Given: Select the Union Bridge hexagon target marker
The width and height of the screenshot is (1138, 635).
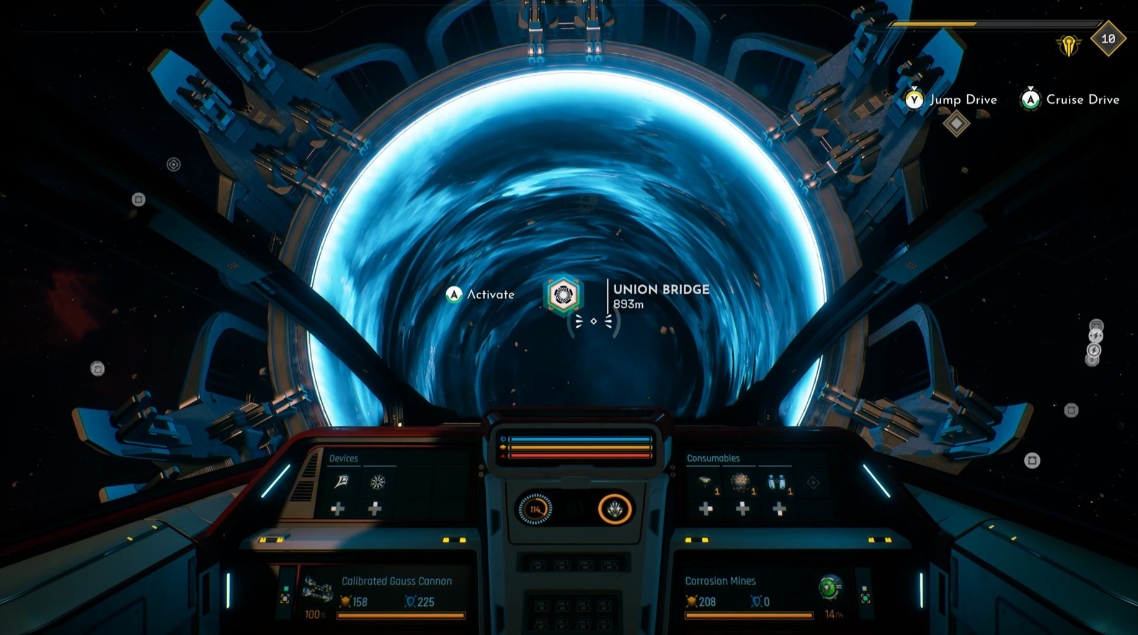Looking at the screenshot, I should click(561, 294).
